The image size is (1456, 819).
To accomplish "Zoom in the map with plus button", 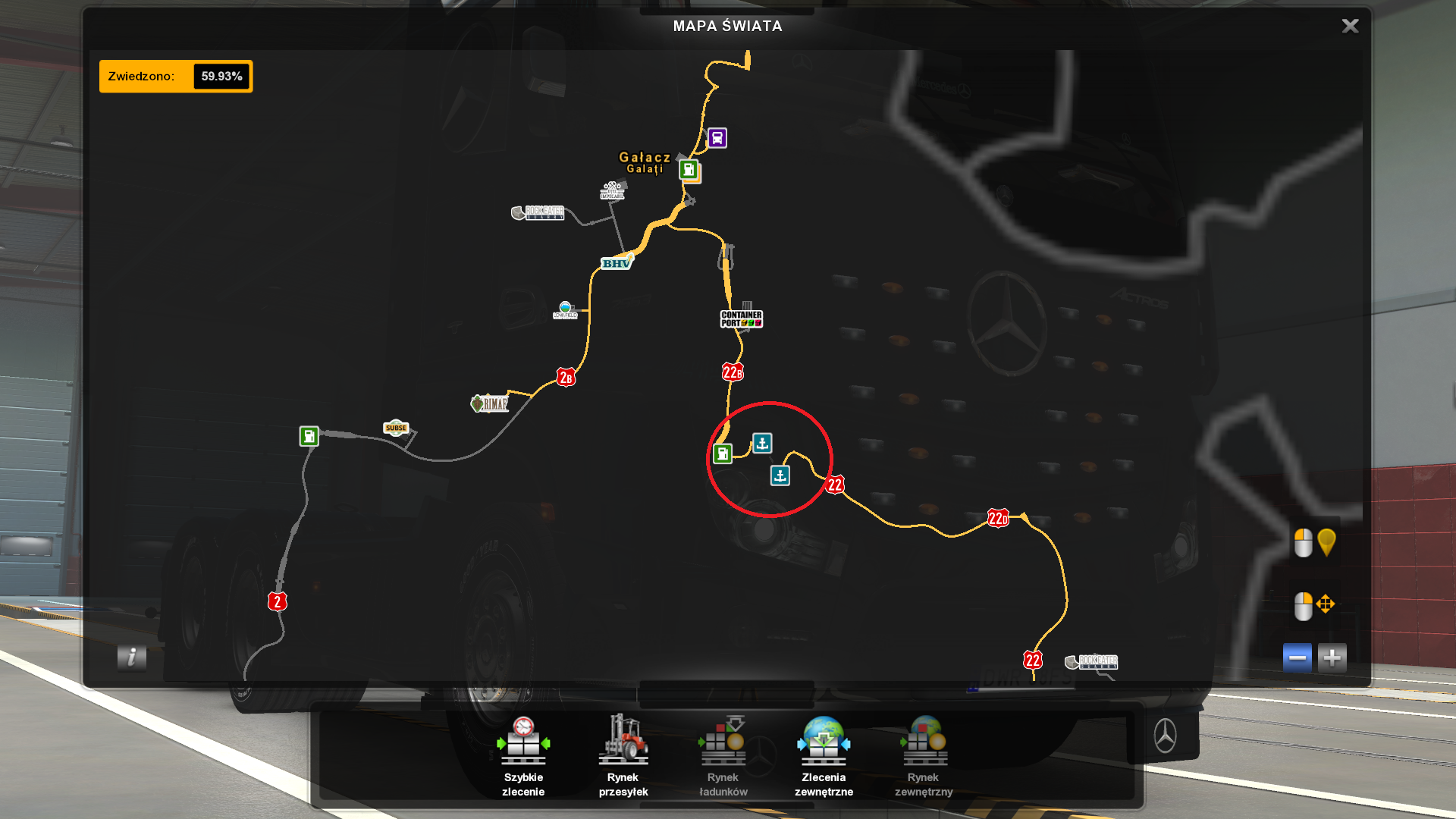I will (1332, 657).
